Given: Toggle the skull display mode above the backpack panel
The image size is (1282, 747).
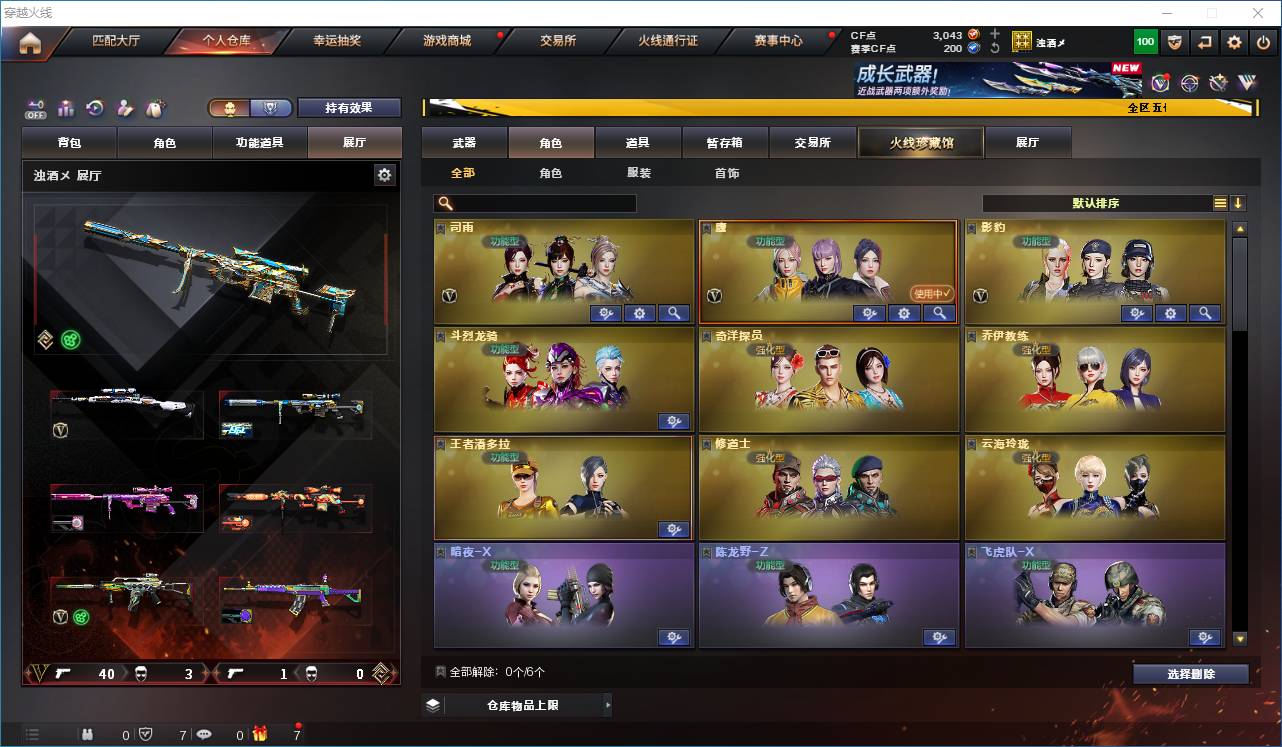Looking at the screenshot, I should tap(230, 106).
